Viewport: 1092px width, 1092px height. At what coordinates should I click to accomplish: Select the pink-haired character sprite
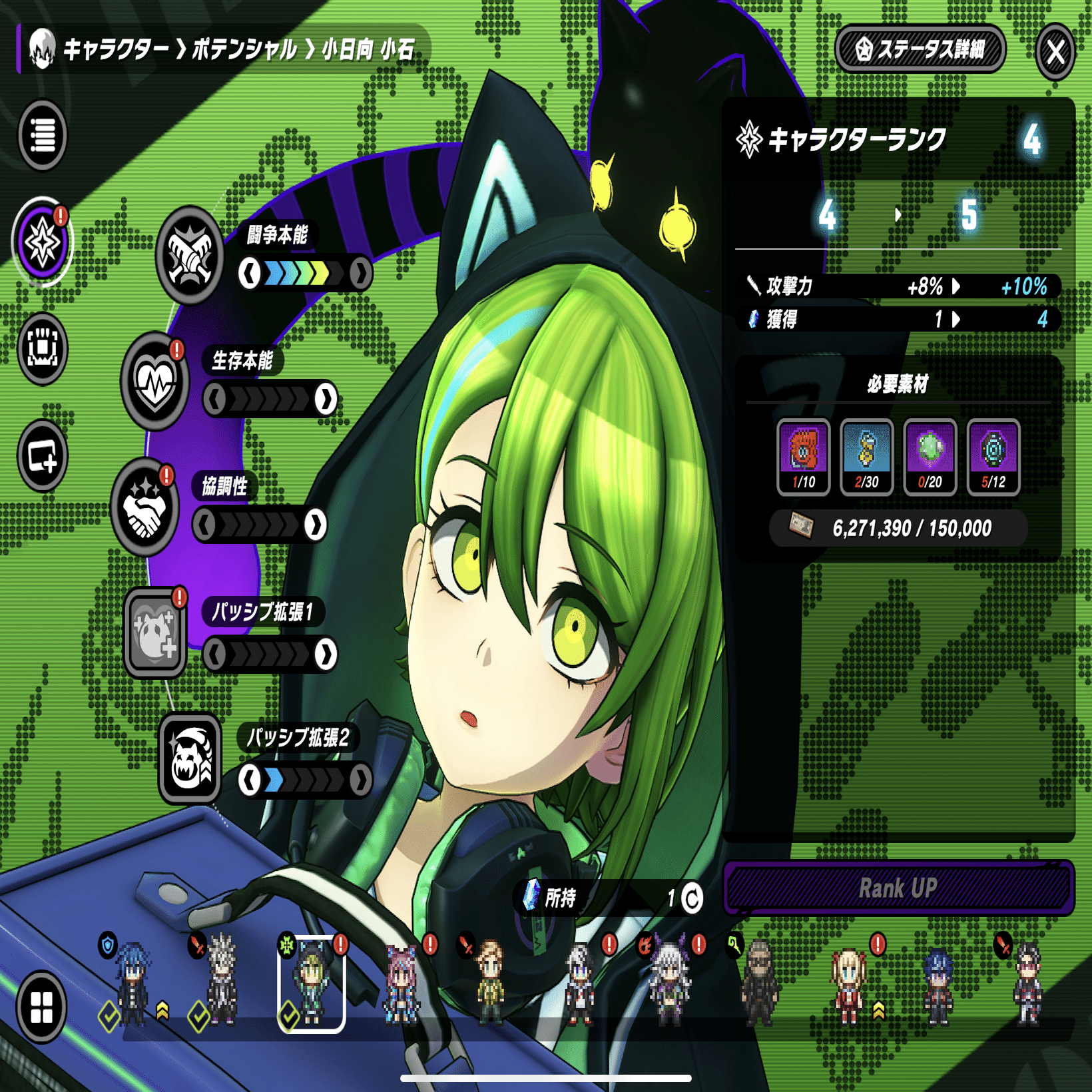coord(401,985)
